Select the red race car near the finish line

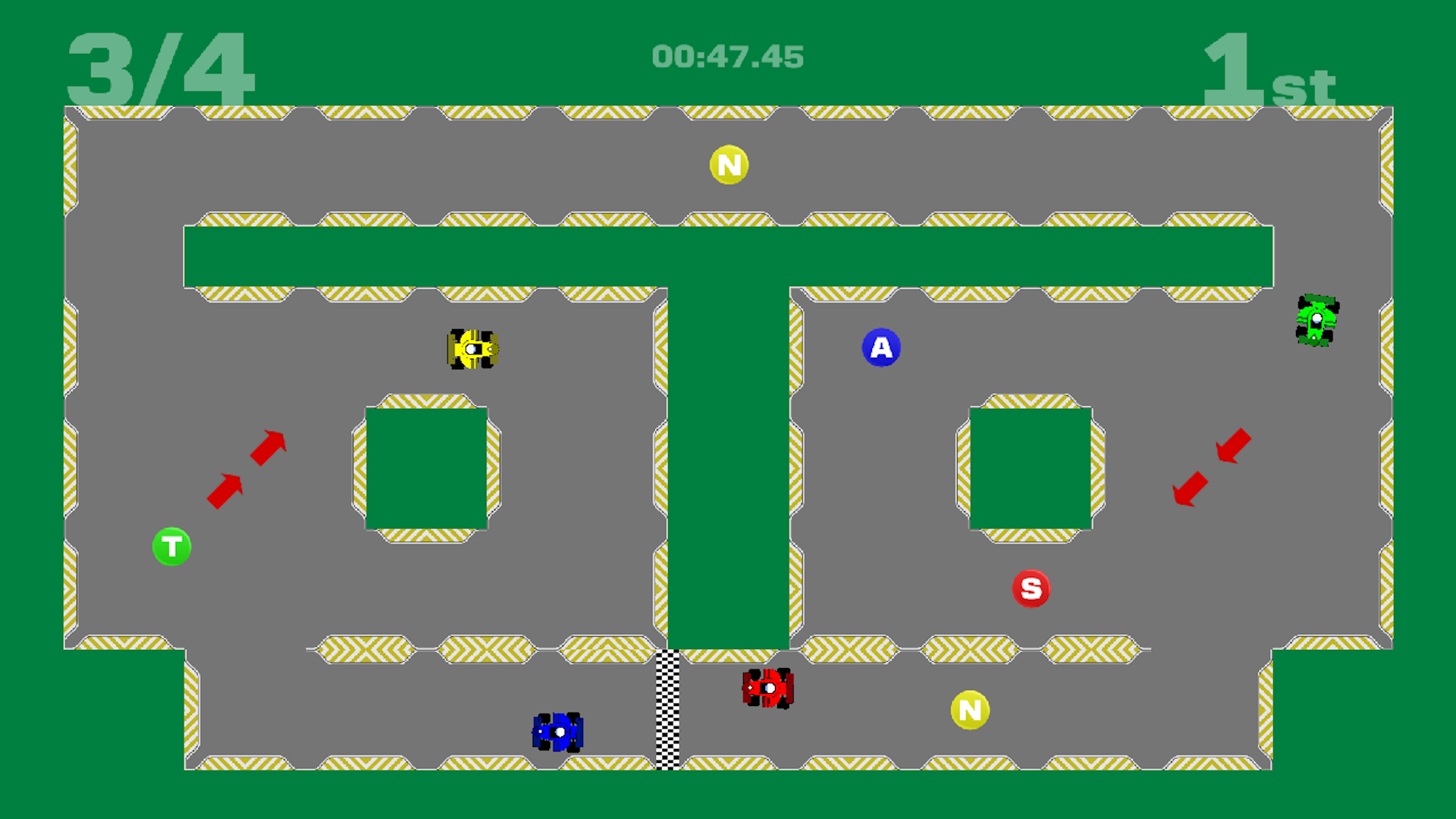767,689
